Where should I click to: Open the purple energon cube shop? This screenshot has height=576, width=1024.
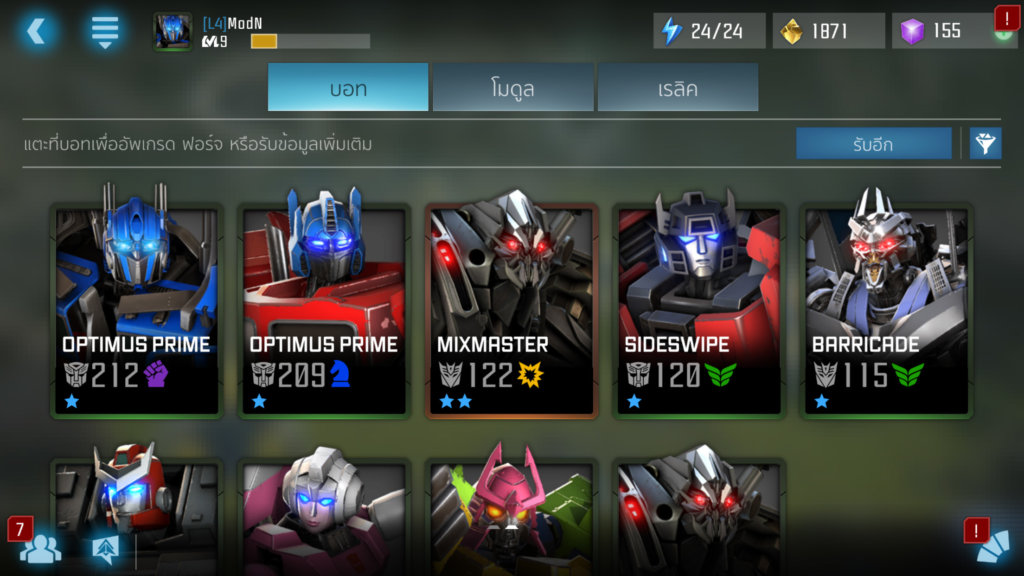click(x=945, y=31)
